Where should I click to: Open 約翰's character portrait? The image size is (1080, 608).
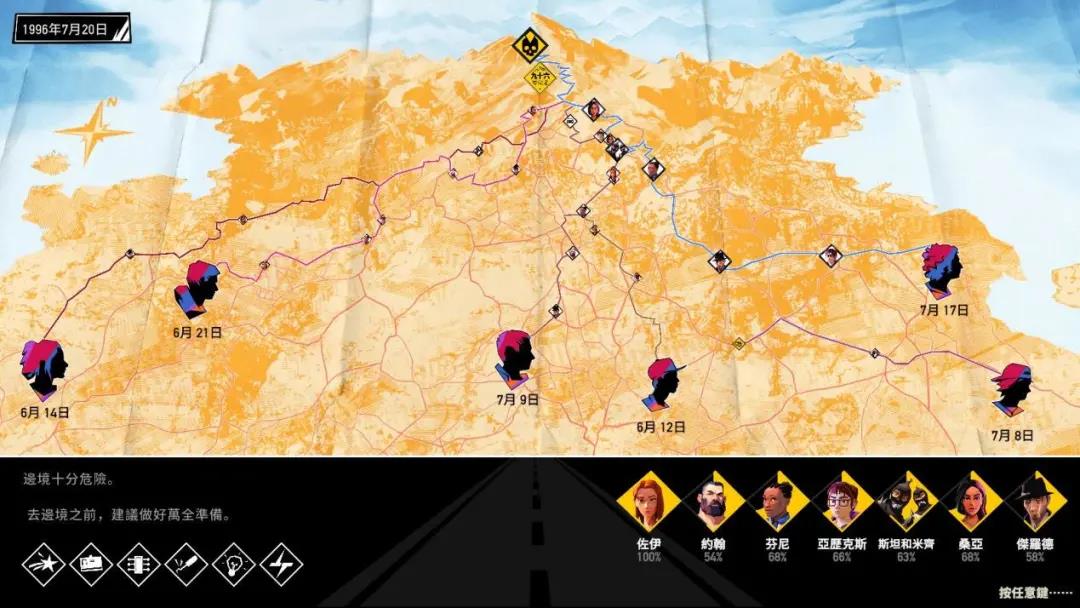click(710, 502)
